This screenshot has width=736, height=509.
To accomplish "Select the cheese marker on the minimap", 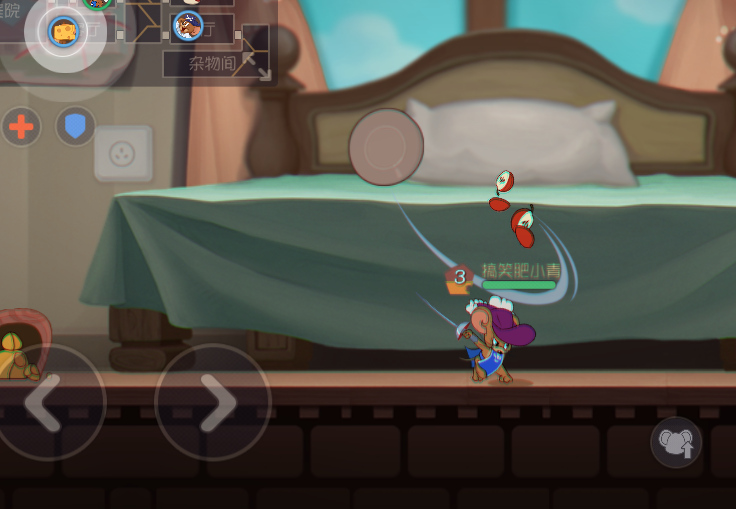I will pyautogui.click(x=65, y=32).
